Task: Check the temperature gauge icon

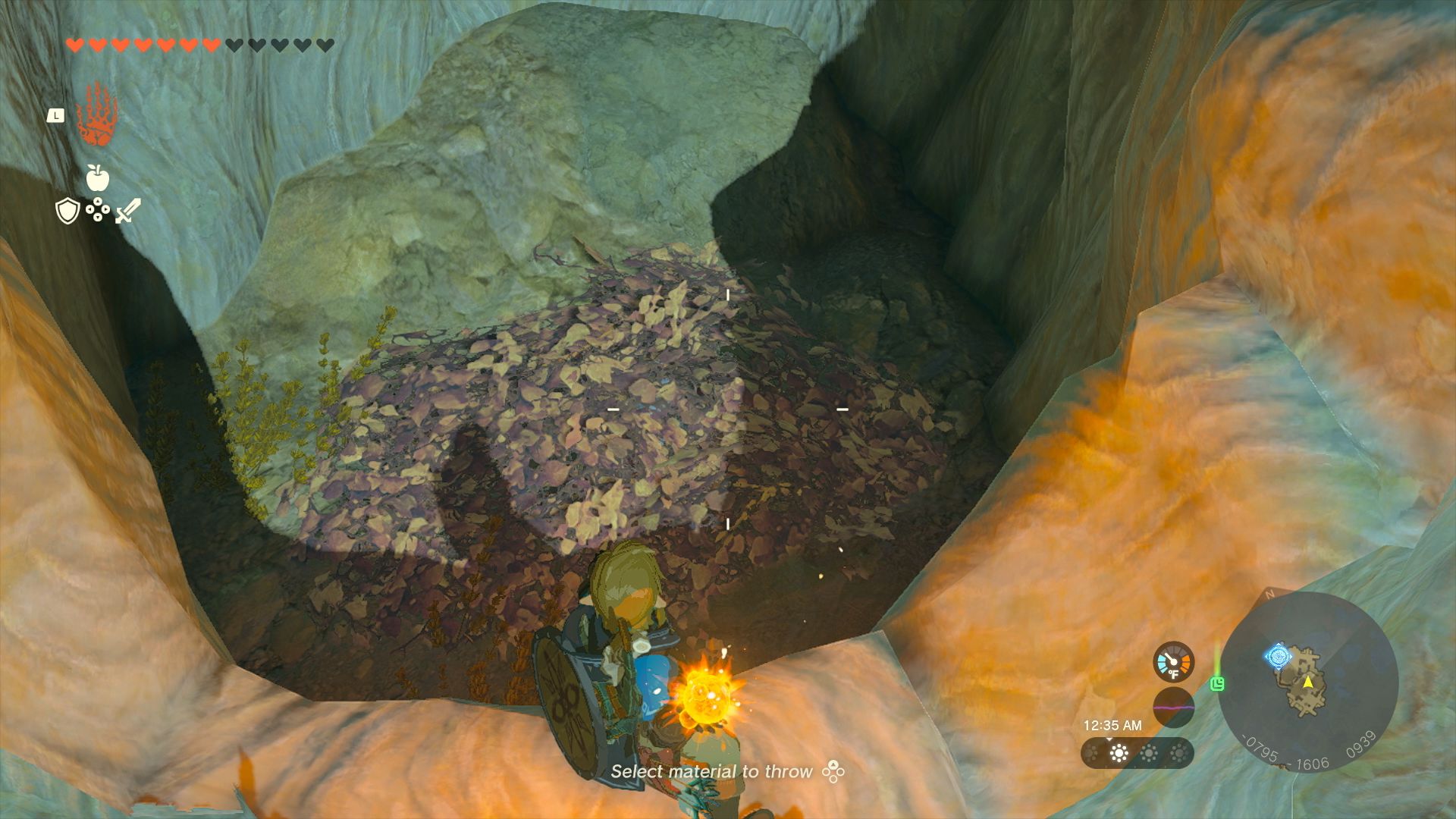Action: pos(1173,662)
